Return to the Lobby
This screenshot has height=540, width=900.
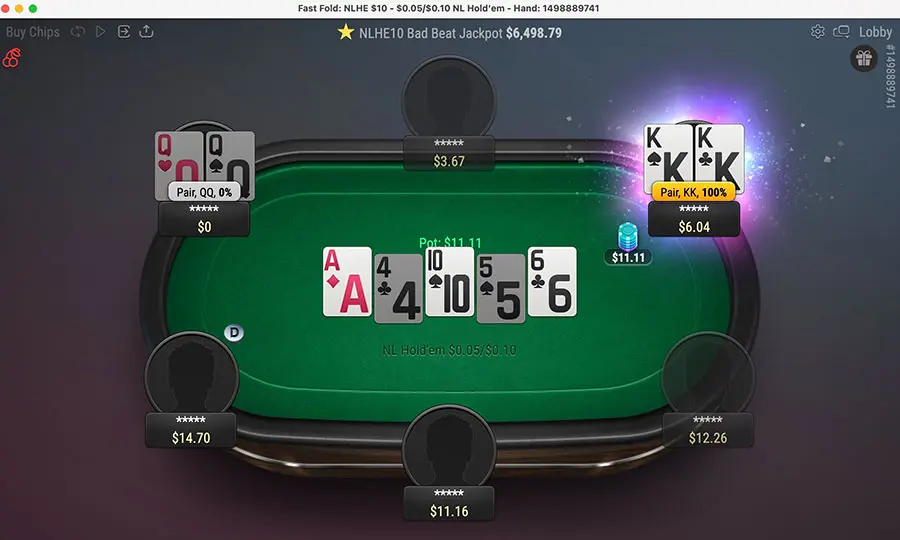tap(875, 32)
